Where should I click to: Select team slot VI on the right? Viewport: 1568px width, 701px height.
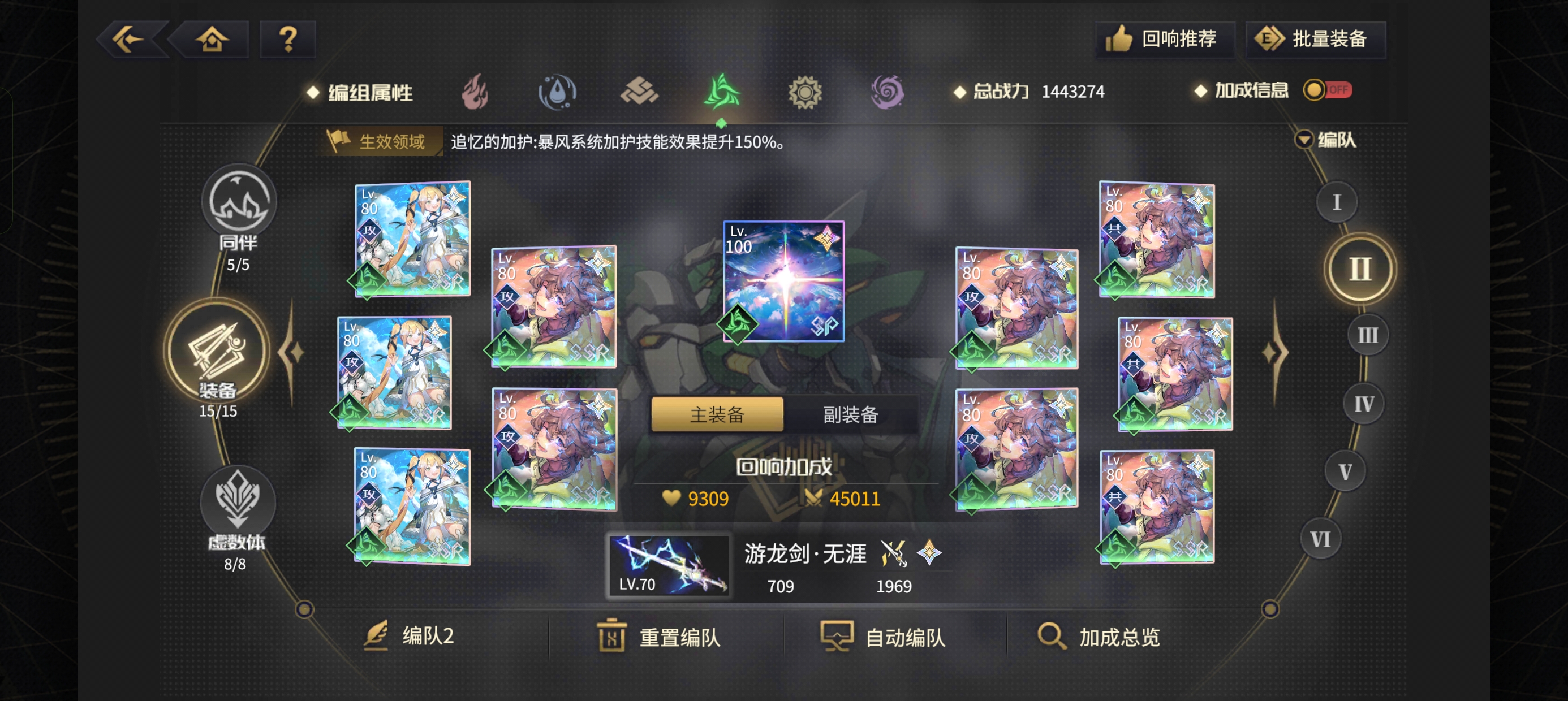pos(1321,539)
